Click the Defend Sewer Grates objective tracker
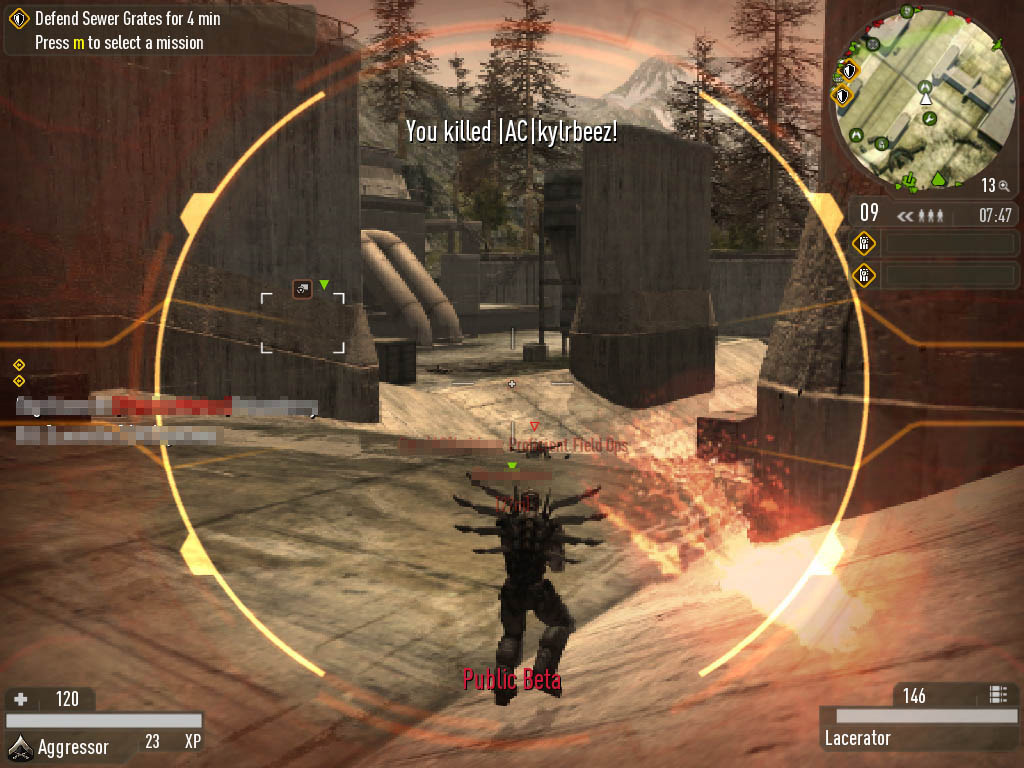Image resolution: width=1024 pixels, height=768 pixels. point(127,19)
